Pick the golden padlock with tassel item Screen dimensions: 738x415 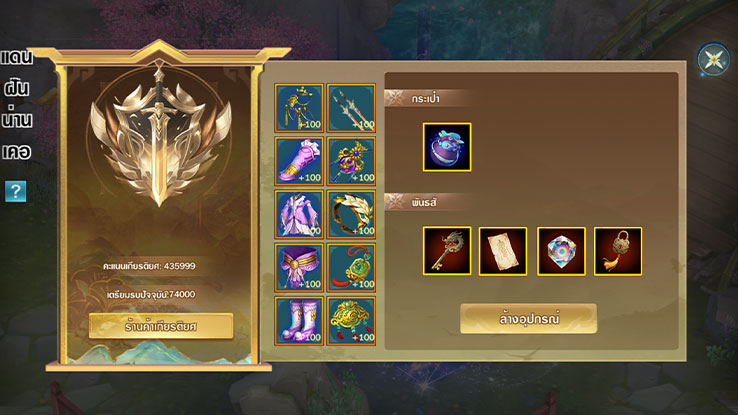[x=618, y=251]
